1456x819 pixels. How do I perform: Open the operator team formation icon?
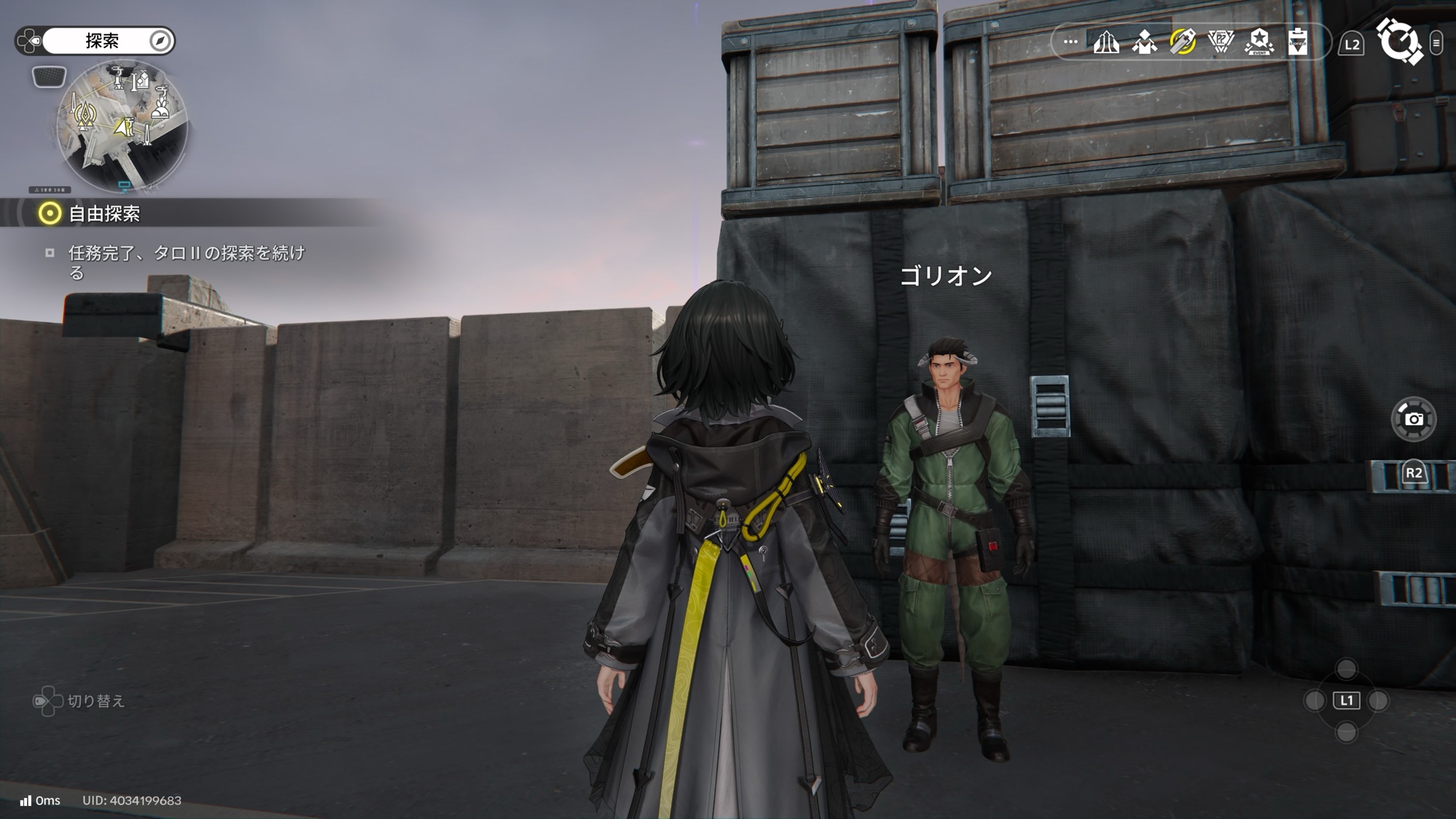click(1144, 42)
